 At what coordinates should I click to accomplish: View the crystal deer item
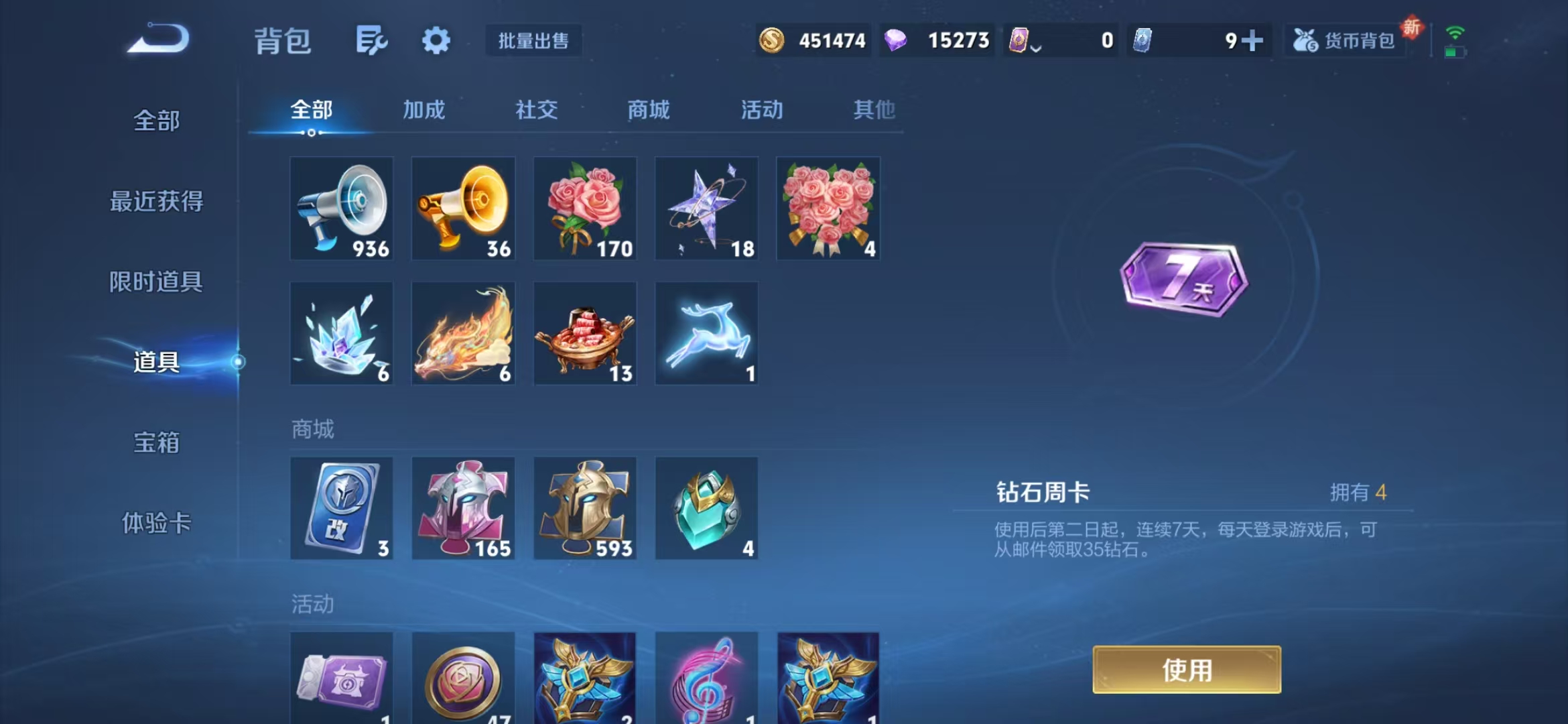706,333
